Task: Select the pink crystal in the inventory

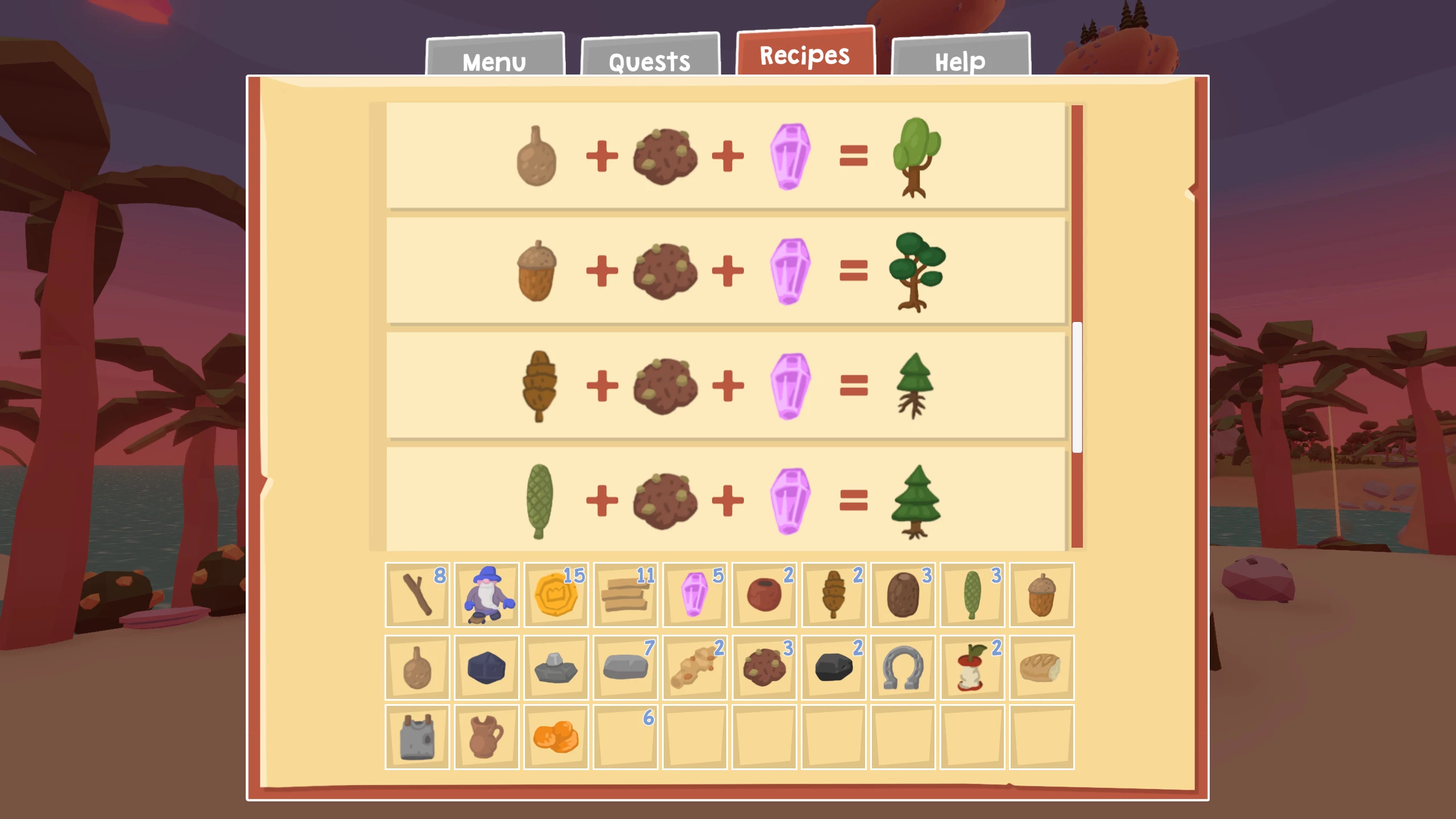Action: (695, 595)
